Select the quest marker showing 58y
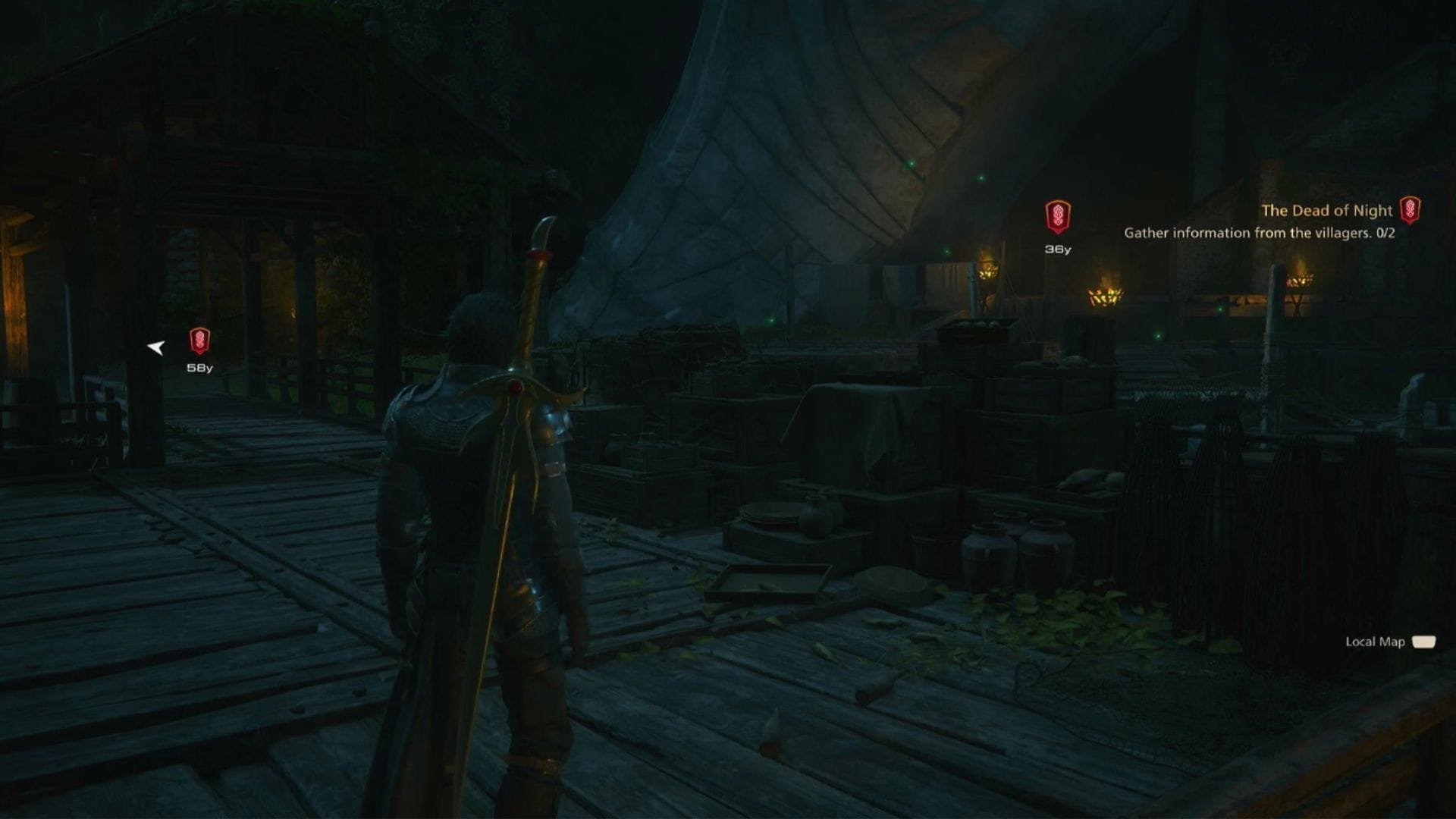The image size is (1456, 819). coord(199,341)
